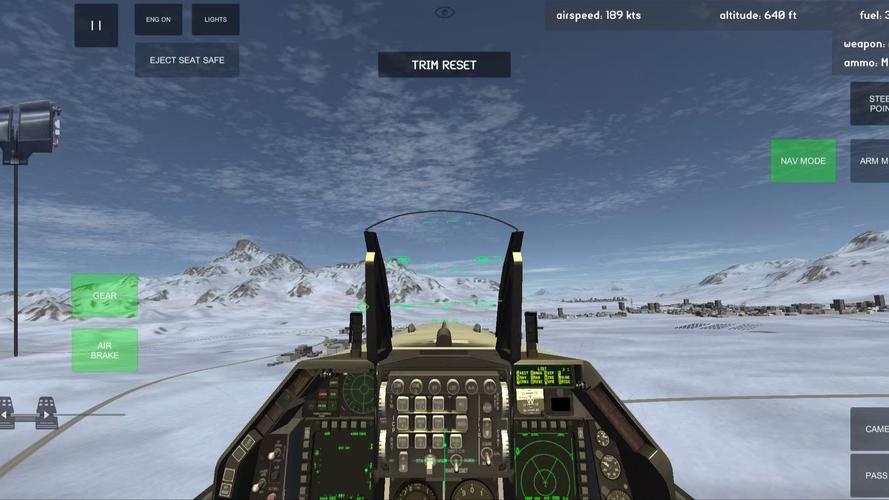Switch on the LIGHTS button
The height and width of the screenshot is (500, 889).
click(x=215, y=19)
